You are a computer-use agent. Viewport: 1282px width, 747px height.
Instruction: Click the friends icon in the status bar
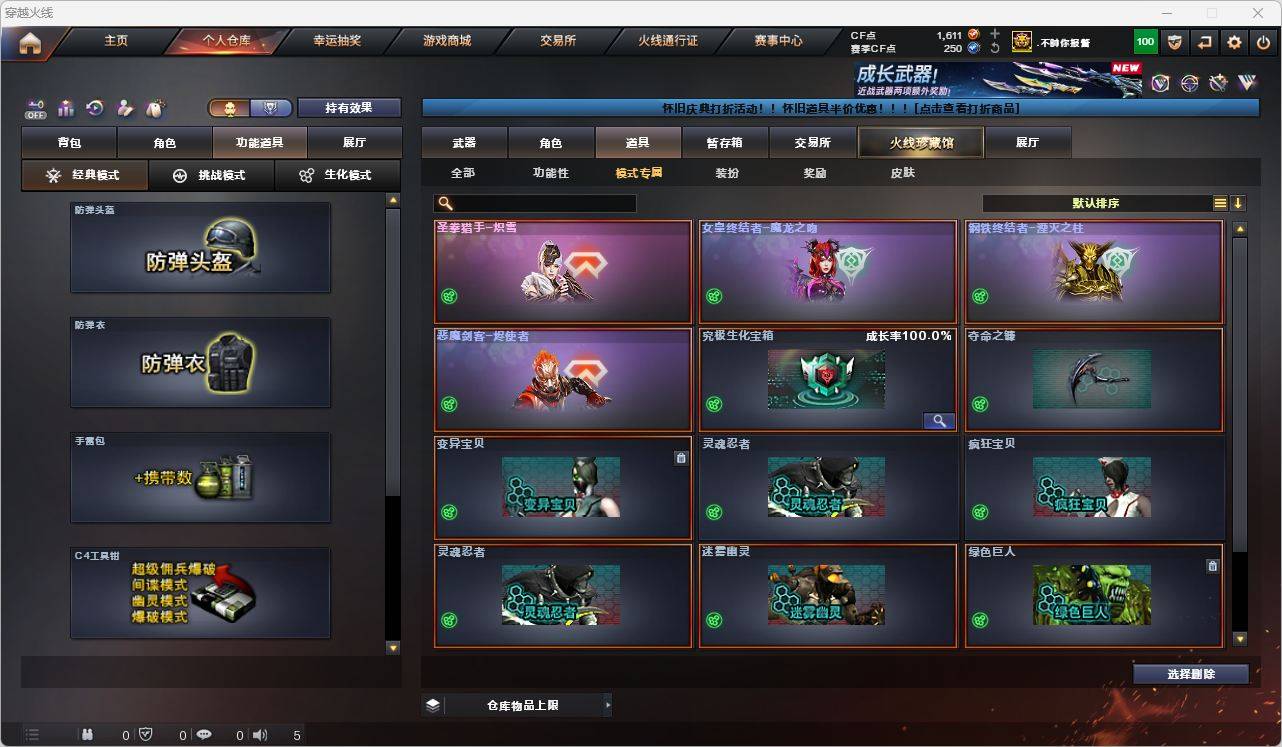[x=86, y=735]
